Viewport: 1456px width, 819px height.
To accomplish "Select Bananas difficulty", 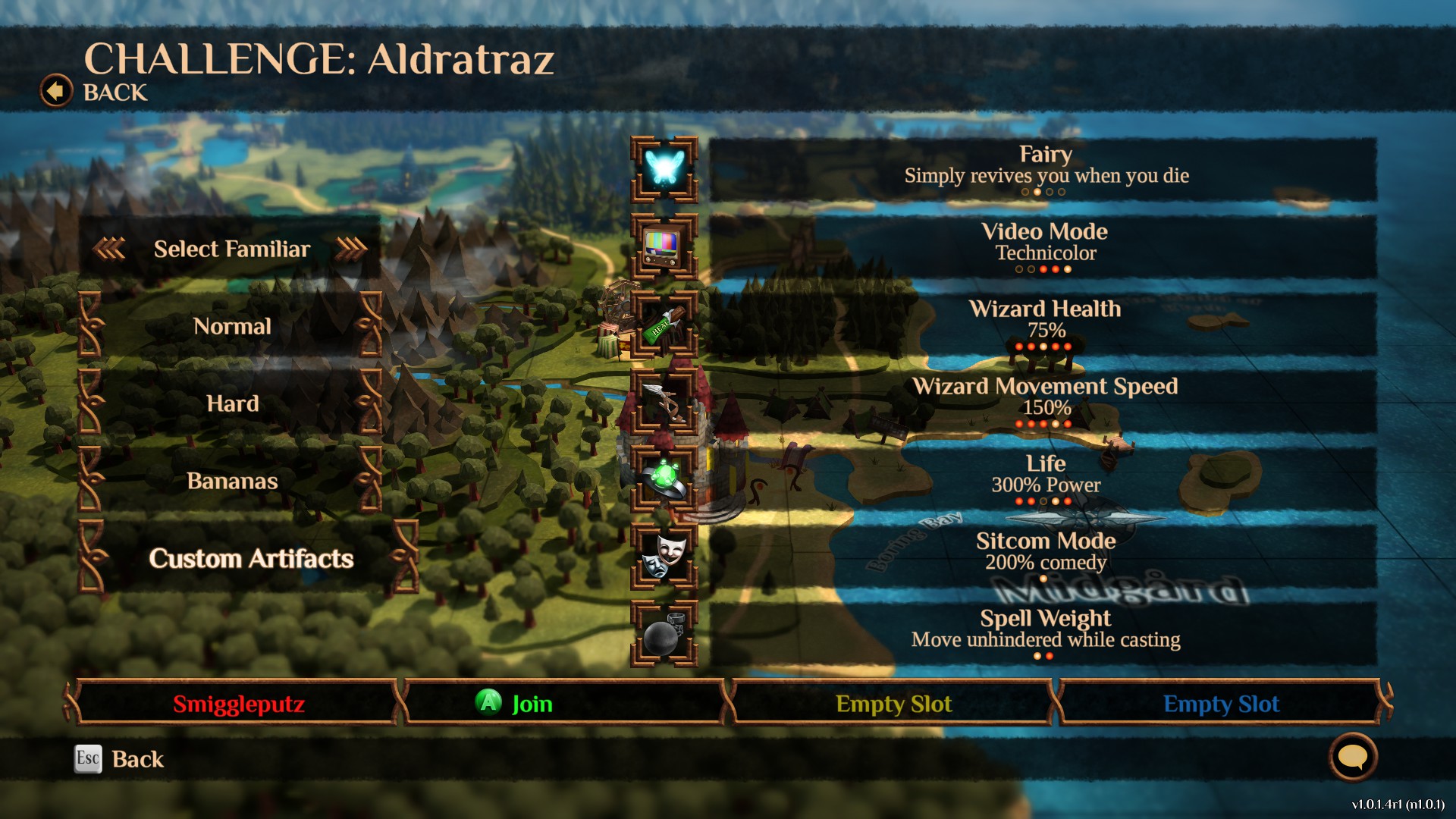I will click(231, 481).
